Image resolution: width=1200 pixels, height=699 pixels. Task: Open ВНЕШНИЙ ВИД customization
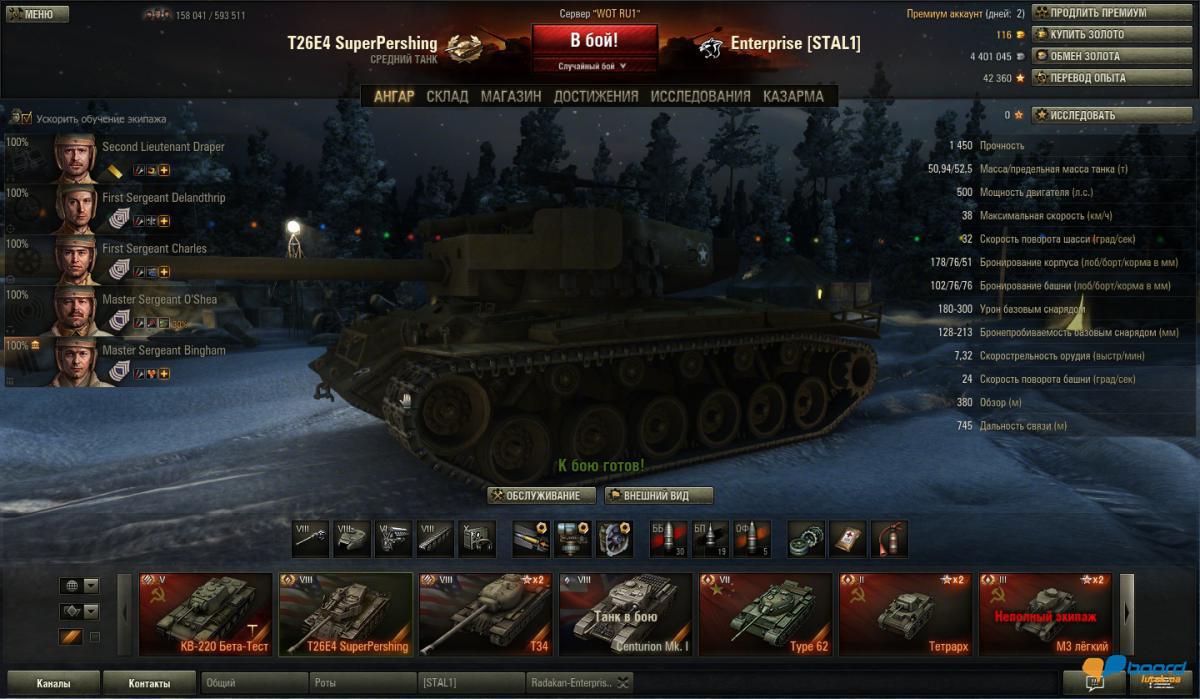[x=659, y=496]
